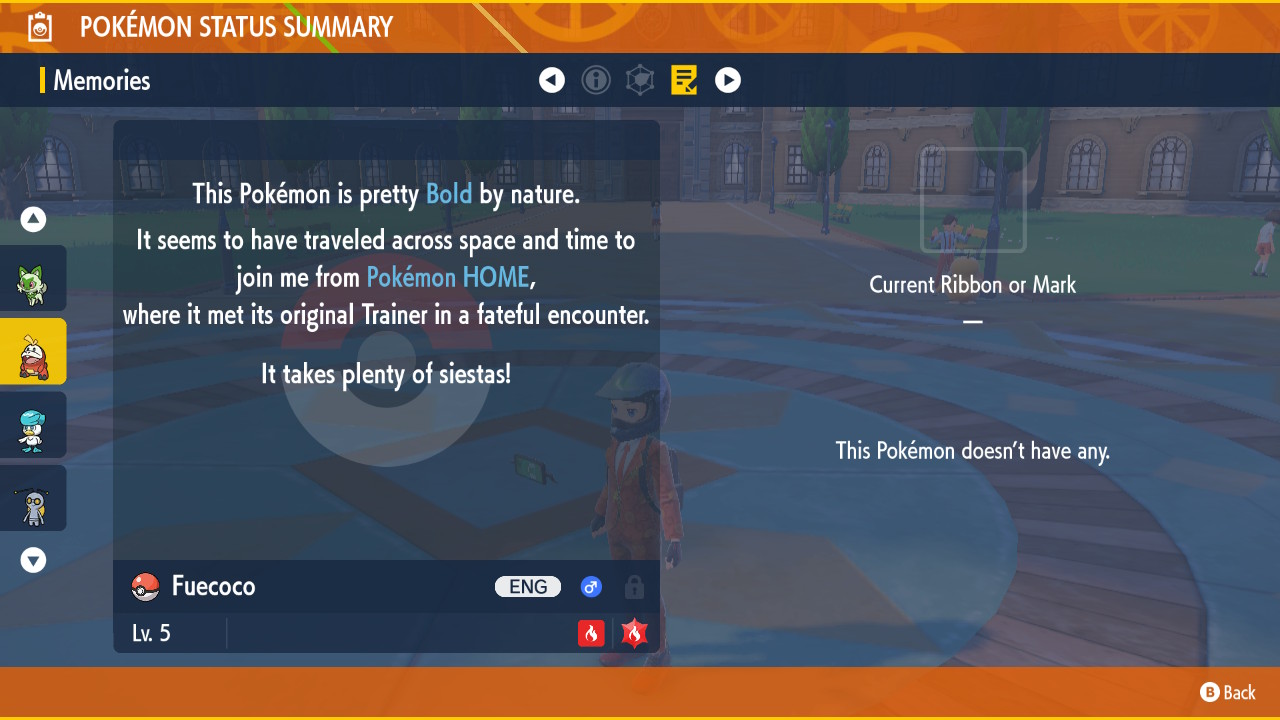The height and width of the screenshot is (720, 1280).
Task: Switch to the info summary tab
Action: [596, 80]
